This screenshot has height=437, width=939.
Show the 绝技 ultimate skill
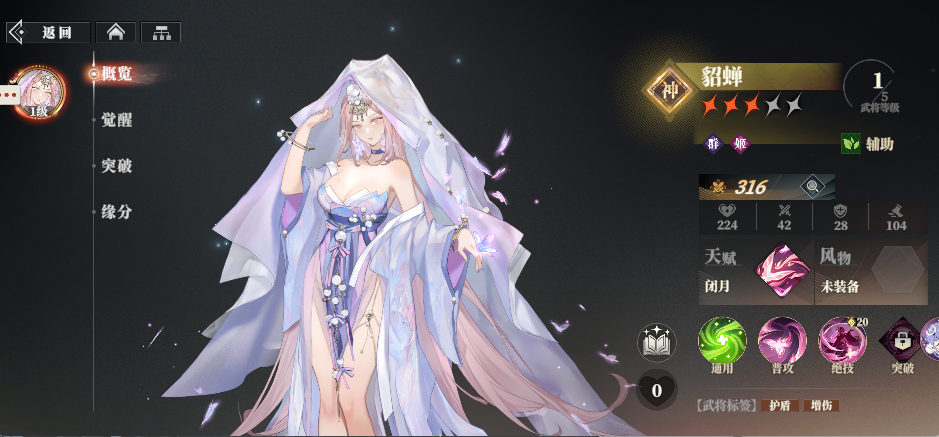click(x=842, y=341)
